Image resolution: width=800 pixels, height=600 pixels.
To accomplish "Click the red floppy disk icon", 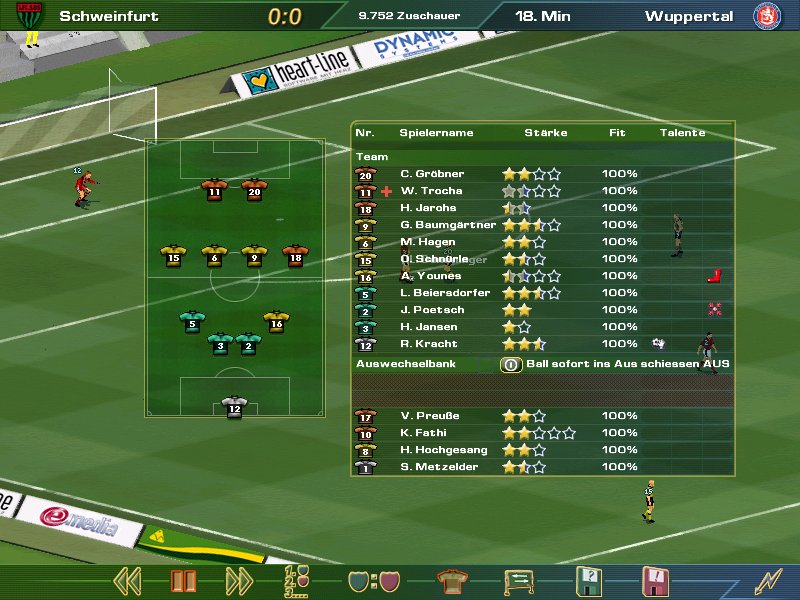I will pyautogui.click(x=655, y=581).
